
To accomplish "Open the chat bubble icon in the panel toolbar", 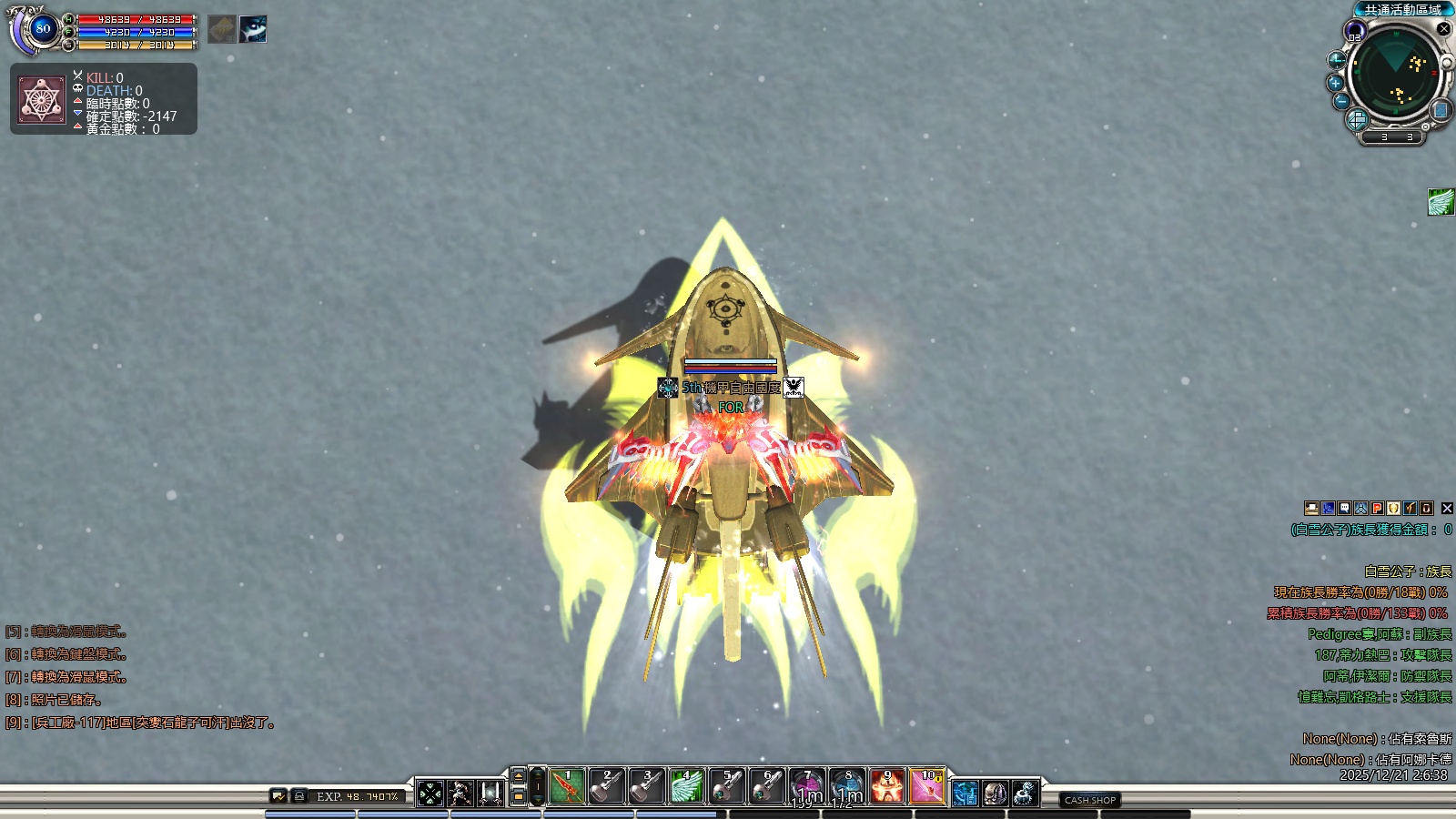I will pos(1345,509).
